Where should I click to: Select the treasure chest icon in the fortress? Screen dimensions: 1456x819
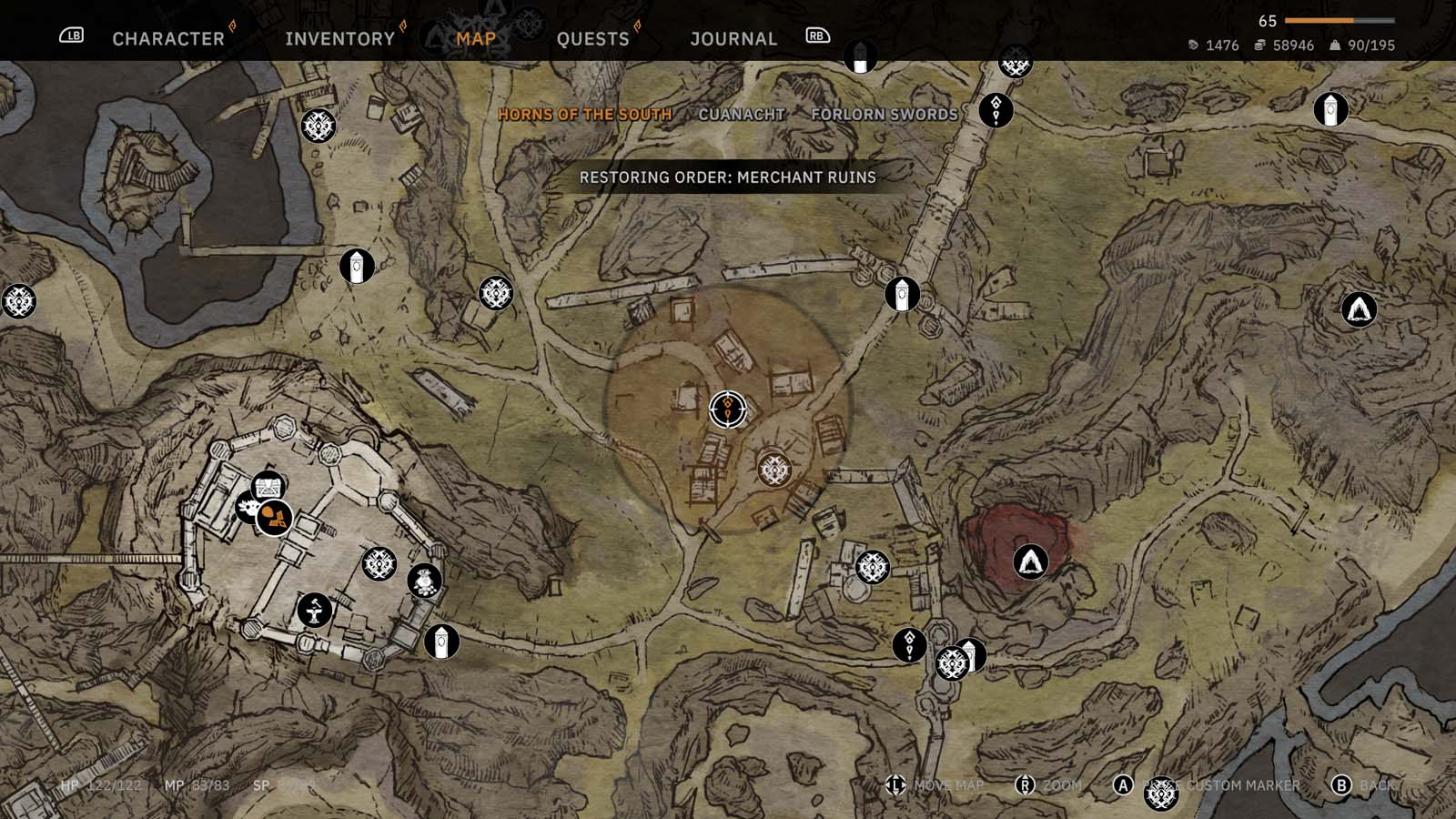268,485
